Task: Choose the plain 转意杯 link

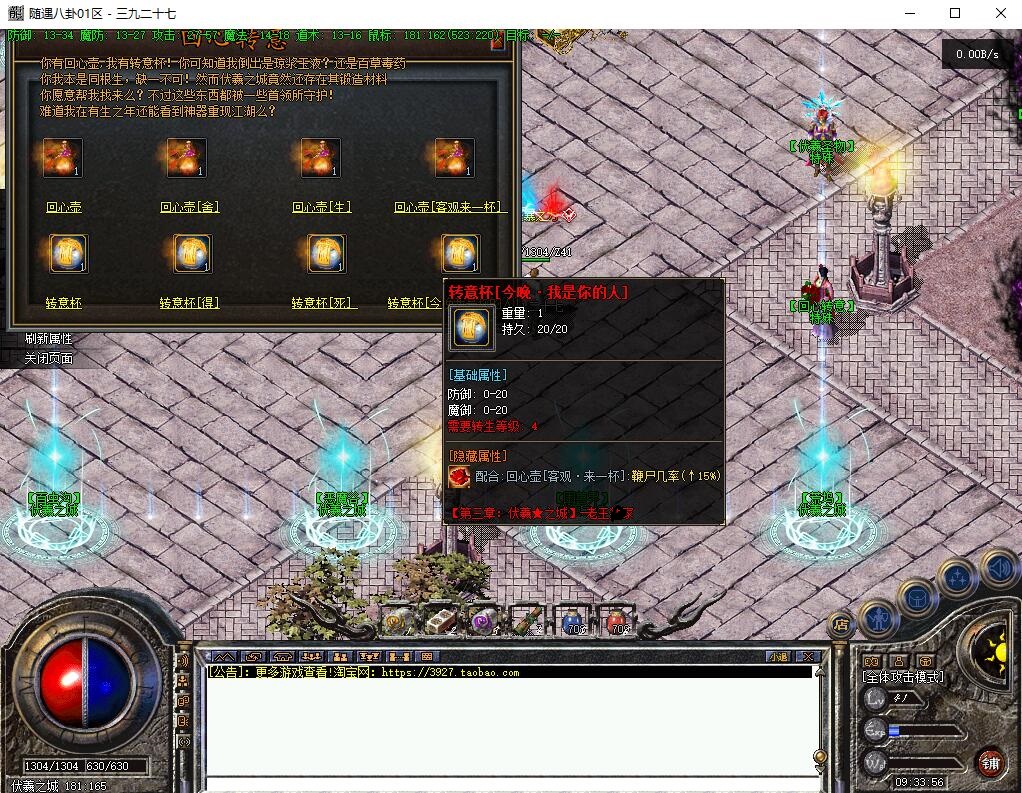Action: pyautogui.click(x=63, y=302)
